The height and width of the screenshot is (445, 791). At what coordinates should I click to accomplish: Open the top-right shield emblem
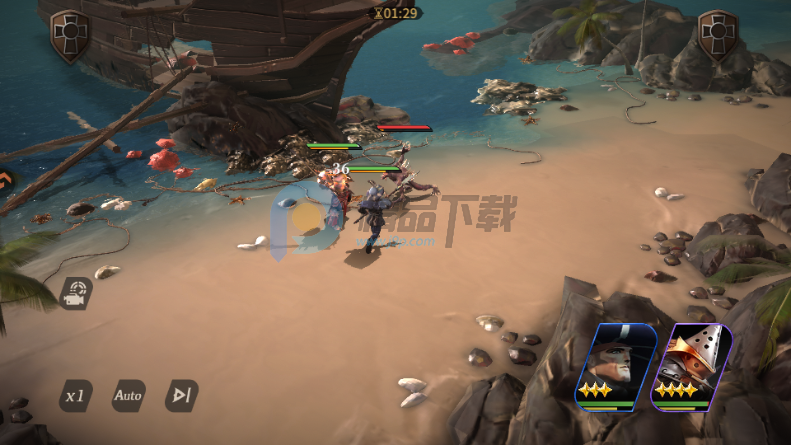(x=716, y=35)
